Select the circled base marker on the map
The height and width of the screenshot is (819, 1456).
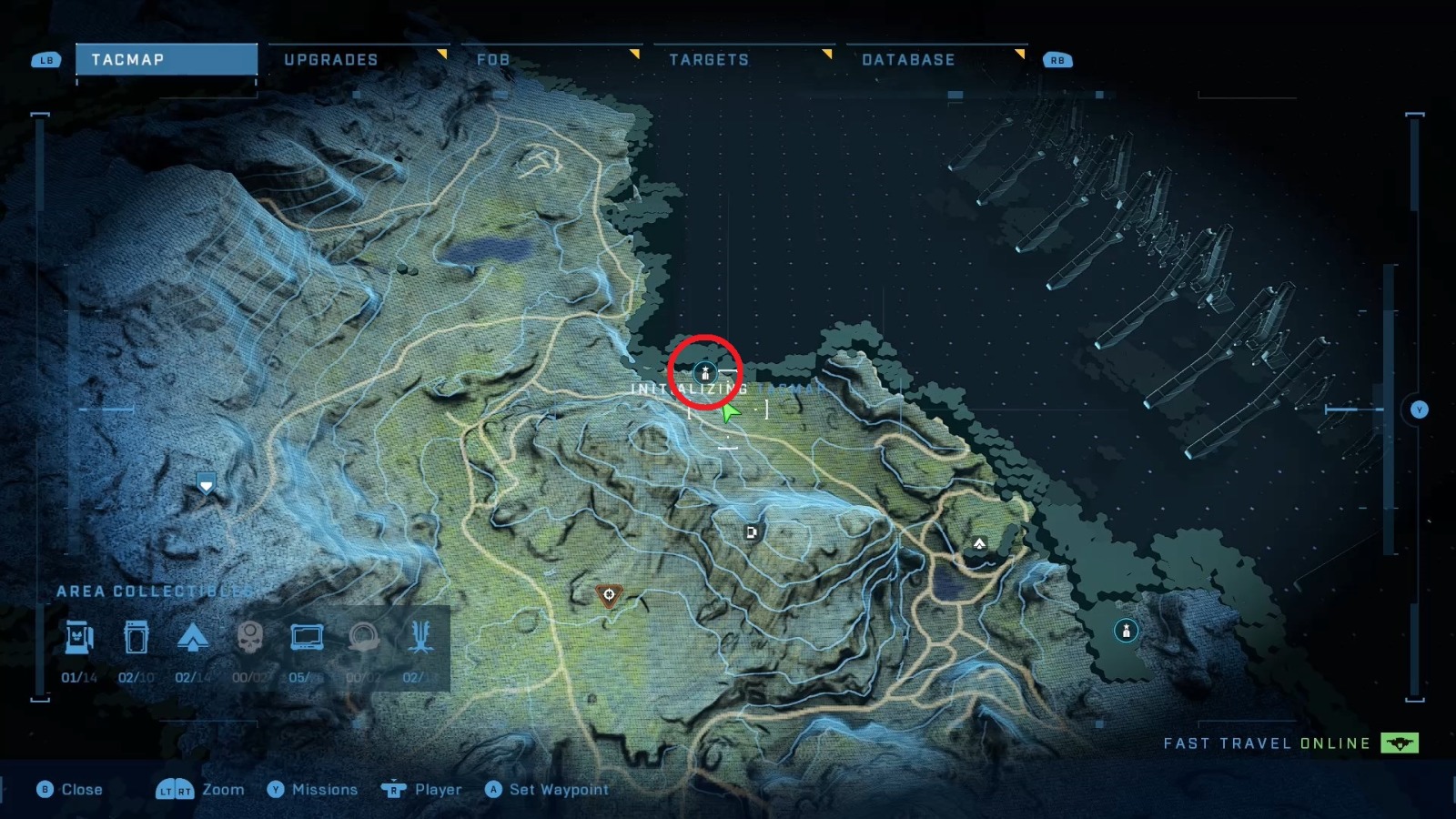click(705, 373)
